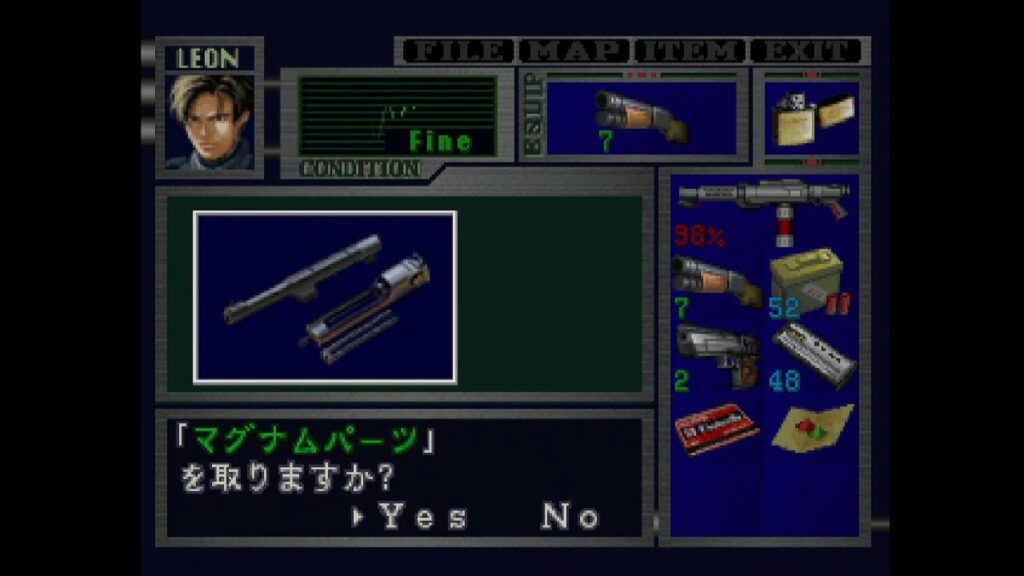Select the flamethrower in the inventory
Screen dimensions: 1024x576
(x=763, y=207)
